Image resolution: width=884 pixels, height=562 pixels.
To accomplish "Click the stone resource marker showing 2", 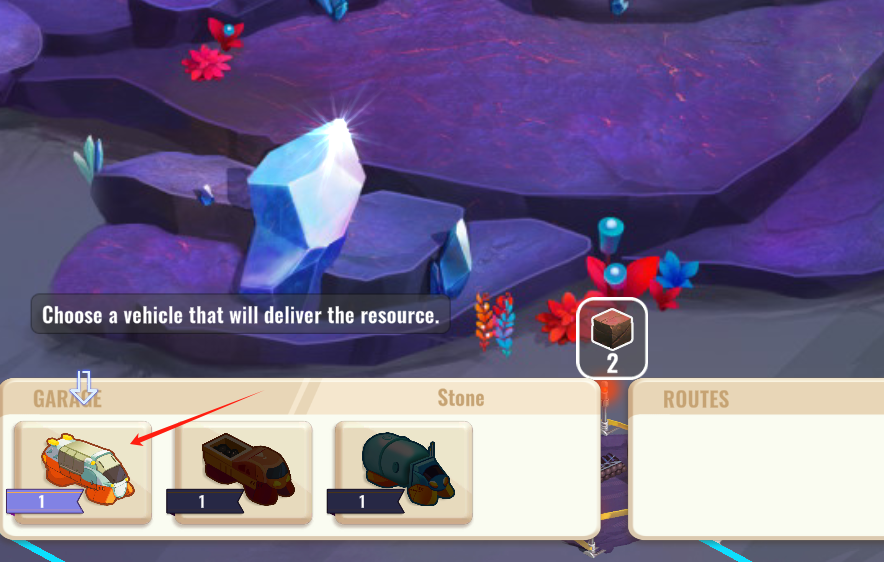I will click(x=612, y=337).
